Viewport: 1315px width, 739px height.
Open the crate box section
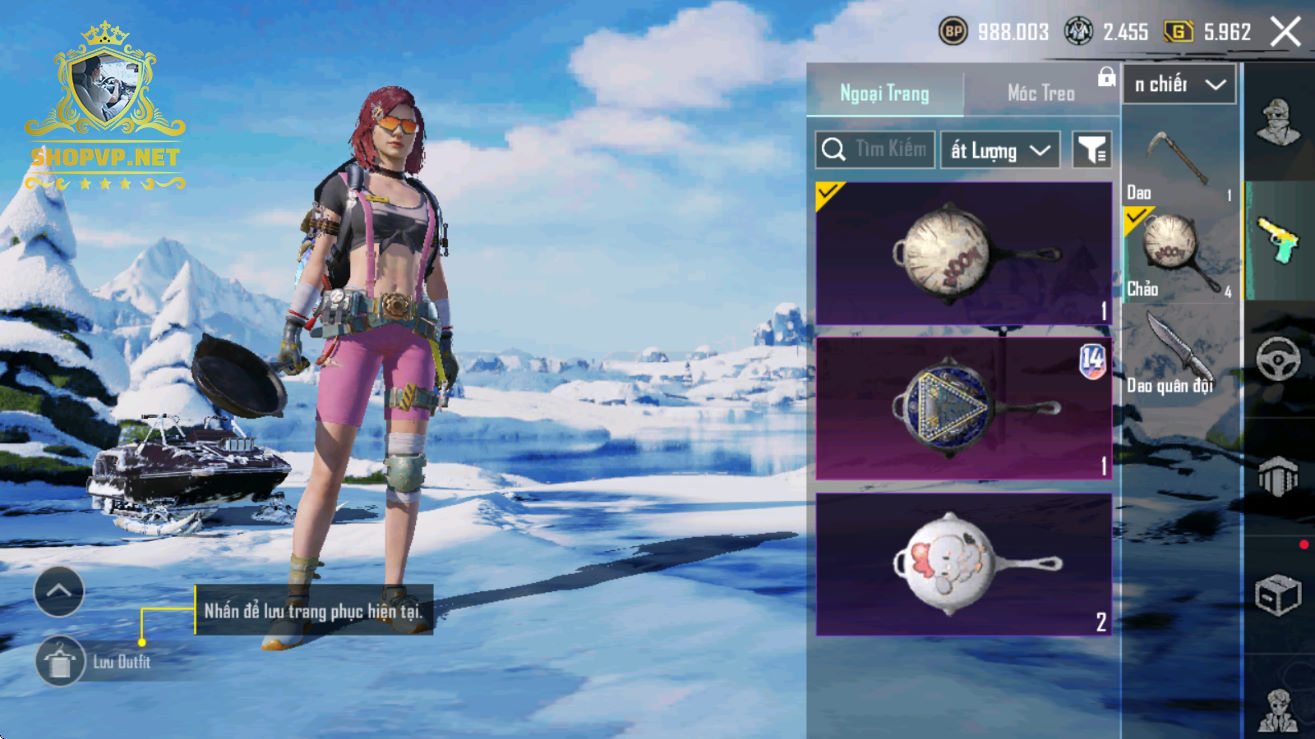[x=1278, y=595]
